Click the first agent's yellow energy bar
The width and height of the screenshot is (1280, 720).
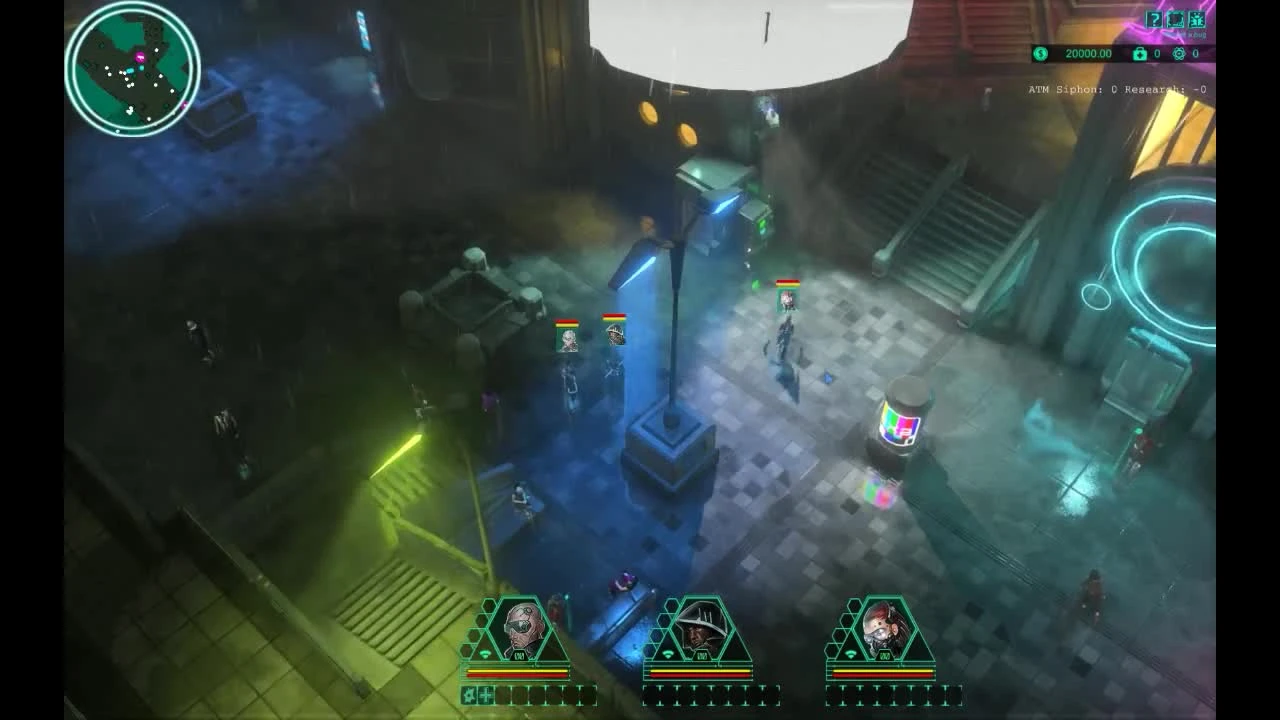[x=517, y=671]
